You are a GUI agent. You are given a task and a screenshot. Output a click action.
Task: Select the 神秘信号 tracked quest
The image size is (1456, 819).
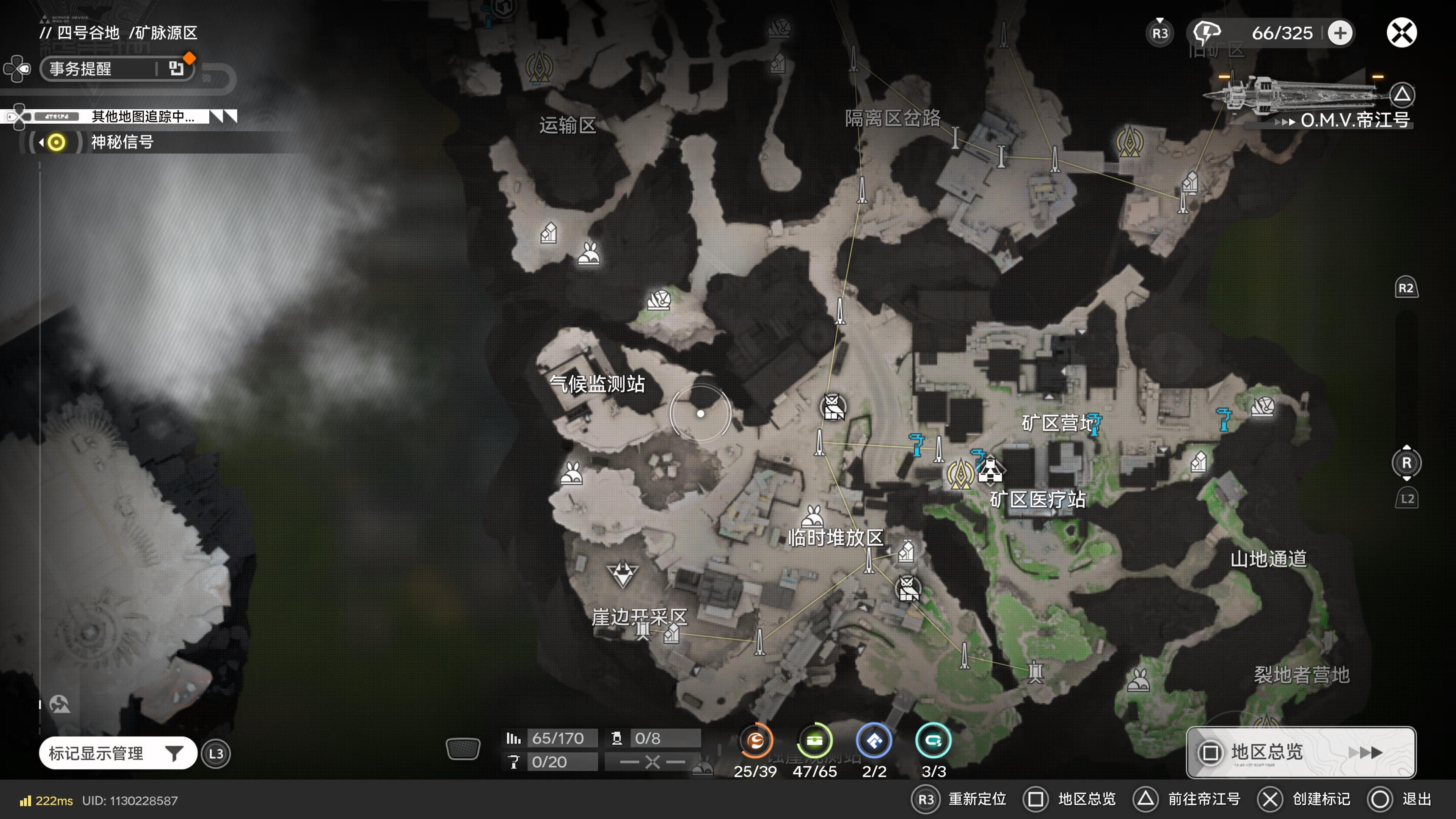121,142
